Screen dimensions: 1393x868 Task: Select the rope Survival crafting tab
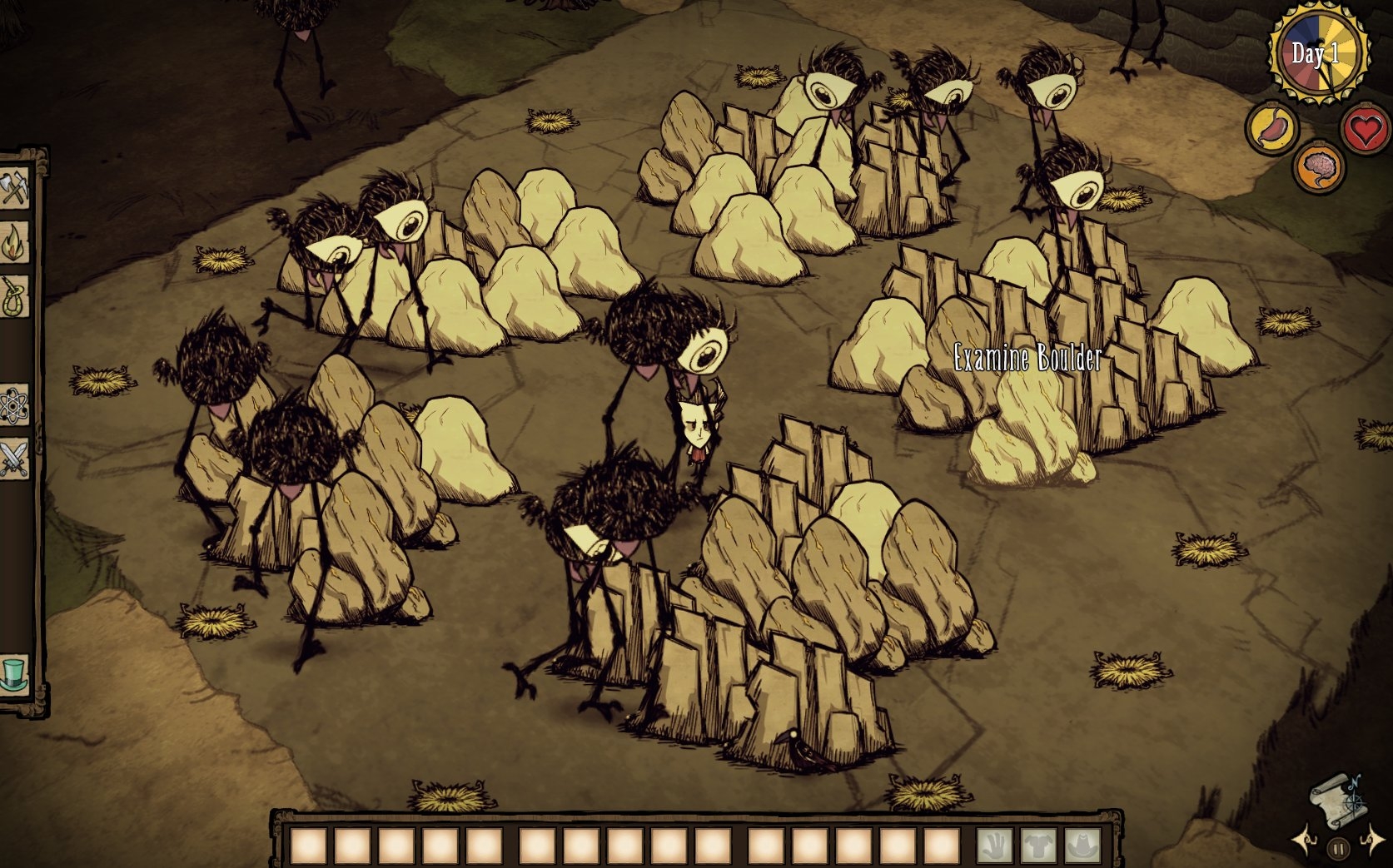click(14, 296)
